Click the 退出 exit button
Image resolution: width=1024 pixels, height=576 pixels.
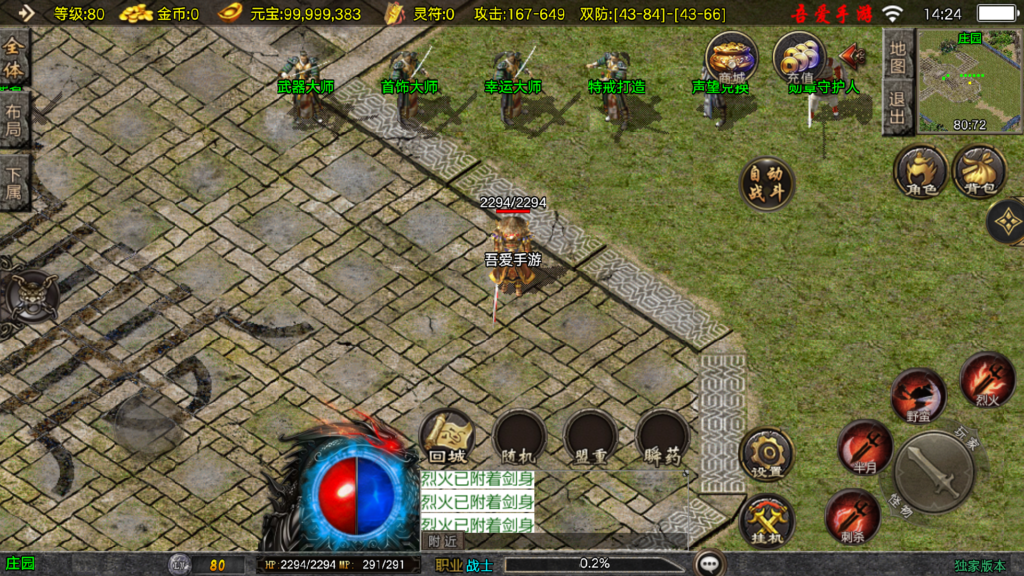tap(898, 108)
